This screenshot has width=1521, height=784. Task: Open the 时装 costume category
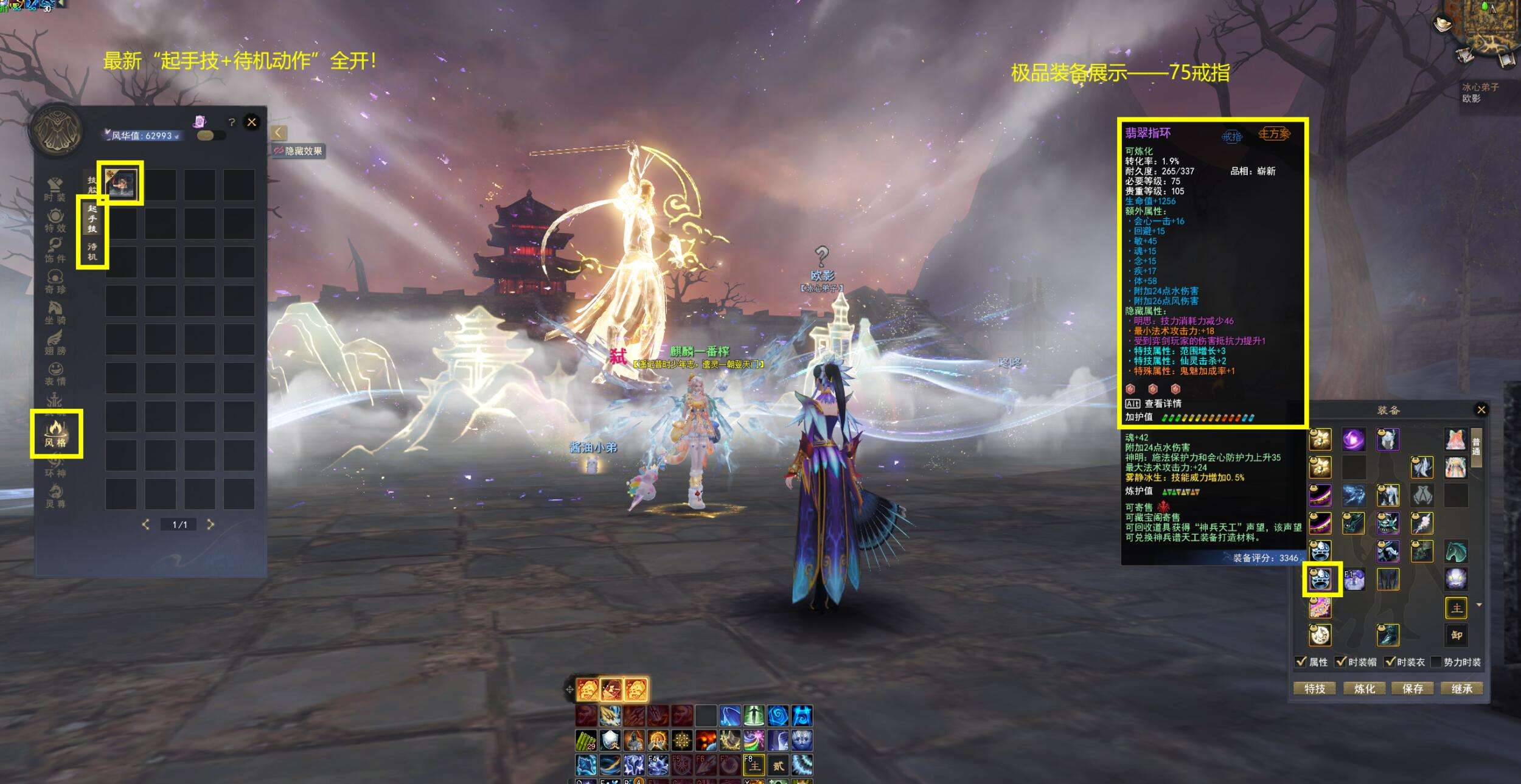(x=55, y=189)
